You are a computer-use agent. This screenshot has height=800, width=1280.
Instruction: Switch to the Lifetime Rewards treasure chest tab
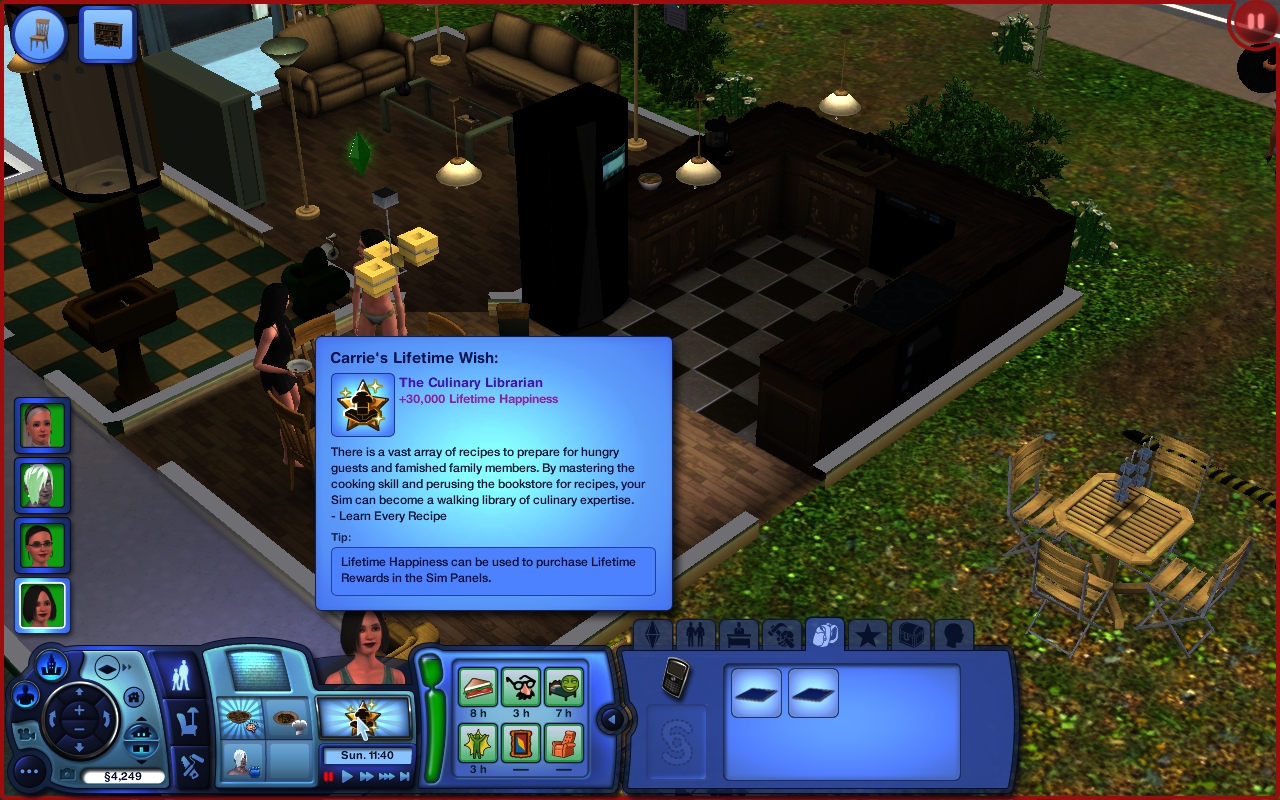911,636
